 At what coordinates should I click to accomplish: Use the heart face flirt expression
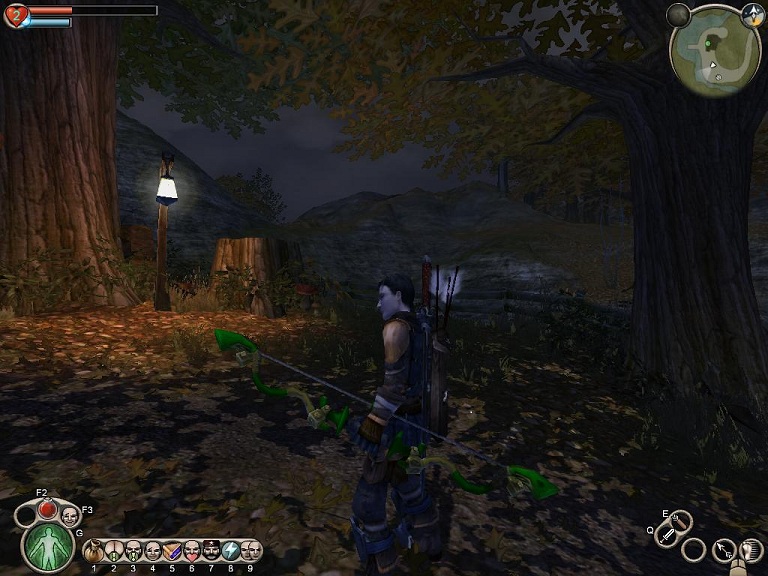pos(192,551)
